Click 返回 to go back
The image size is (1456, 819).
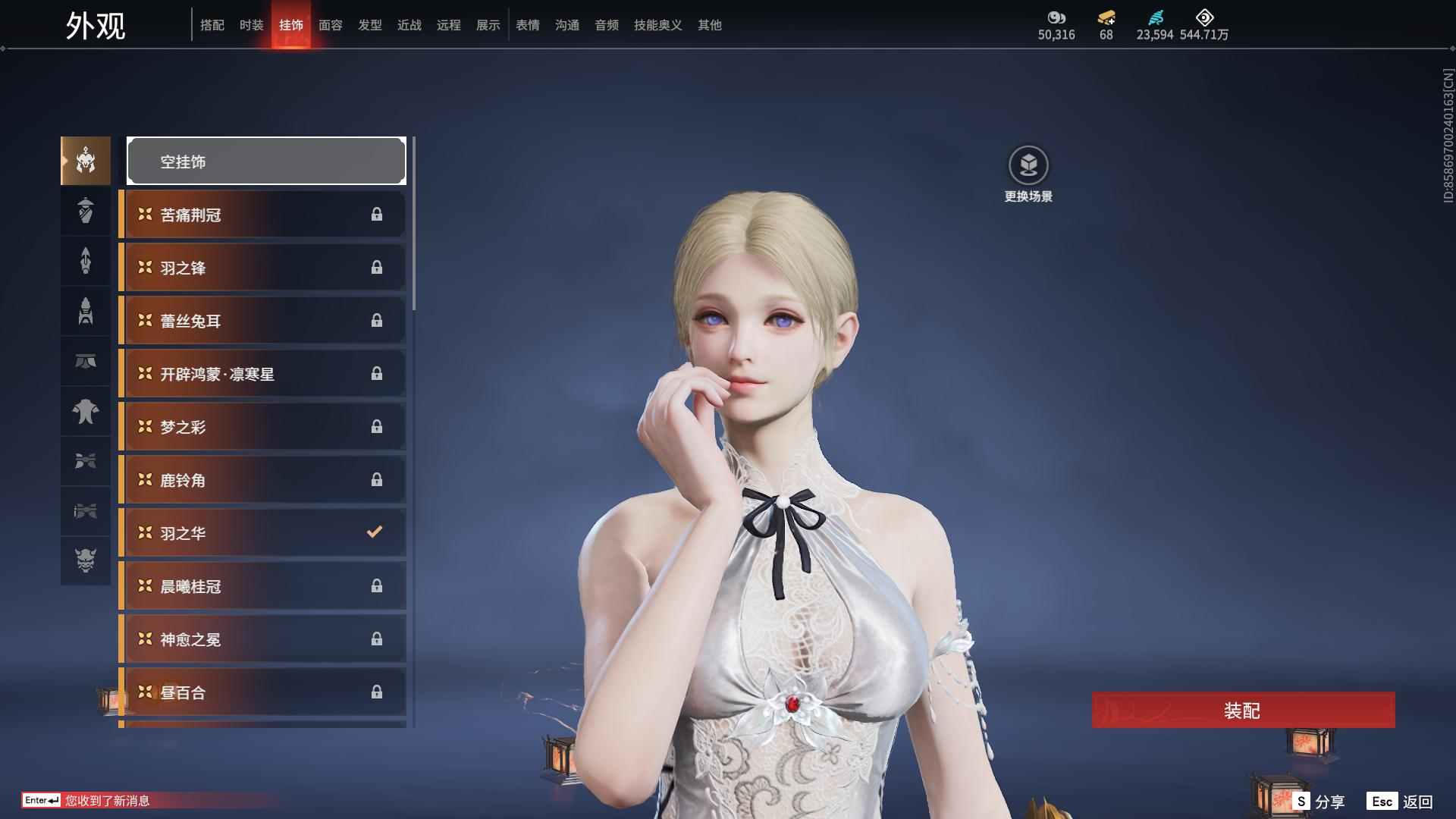pos(1400,802)
